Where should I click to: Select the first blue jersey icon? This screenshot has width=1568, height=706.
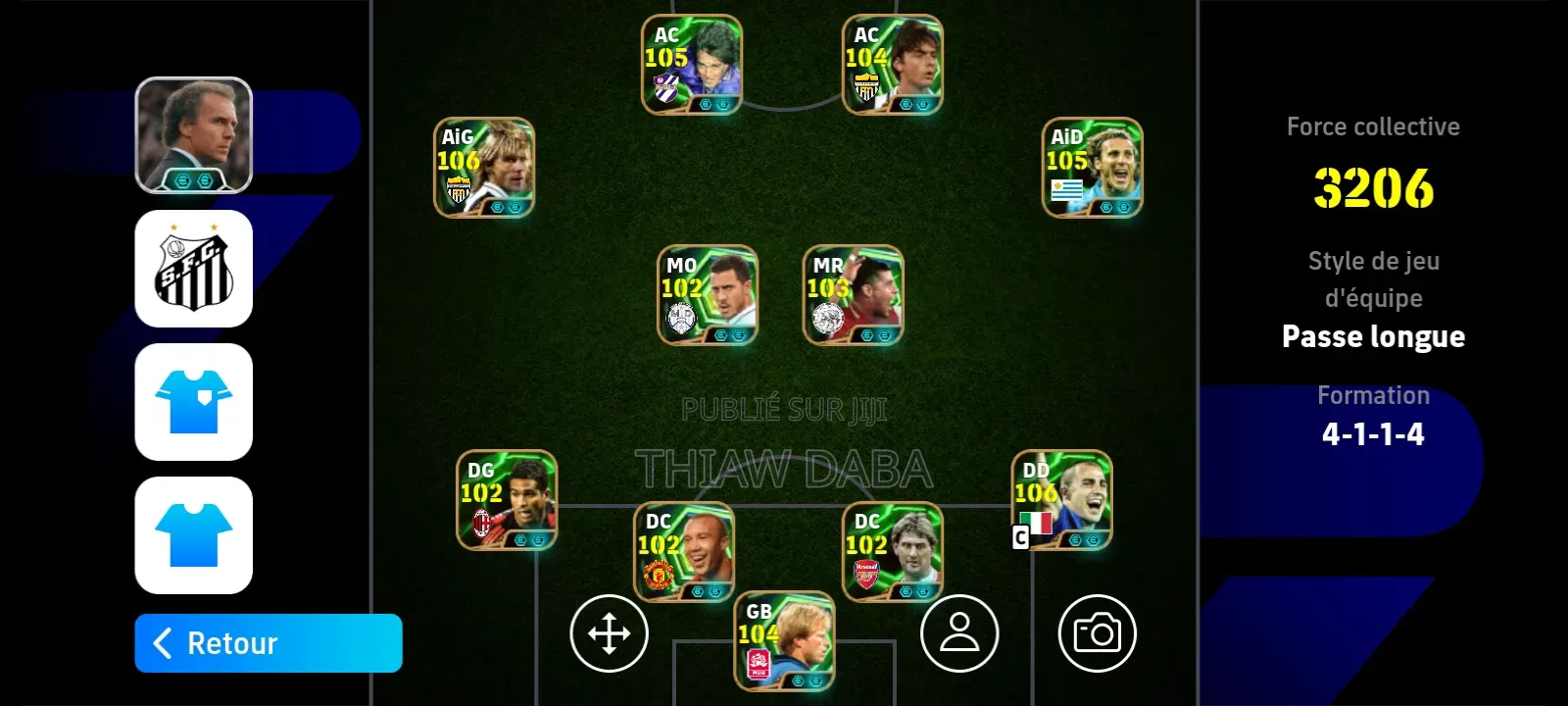pyautogui.click(x=194, y=403)
